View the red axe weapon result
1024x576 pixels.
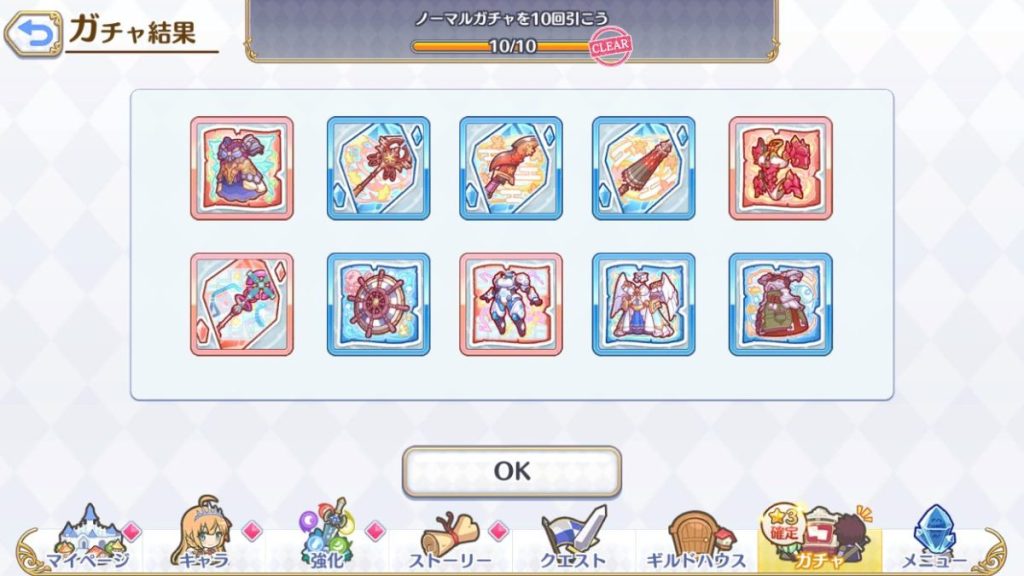tap(511, 168)
